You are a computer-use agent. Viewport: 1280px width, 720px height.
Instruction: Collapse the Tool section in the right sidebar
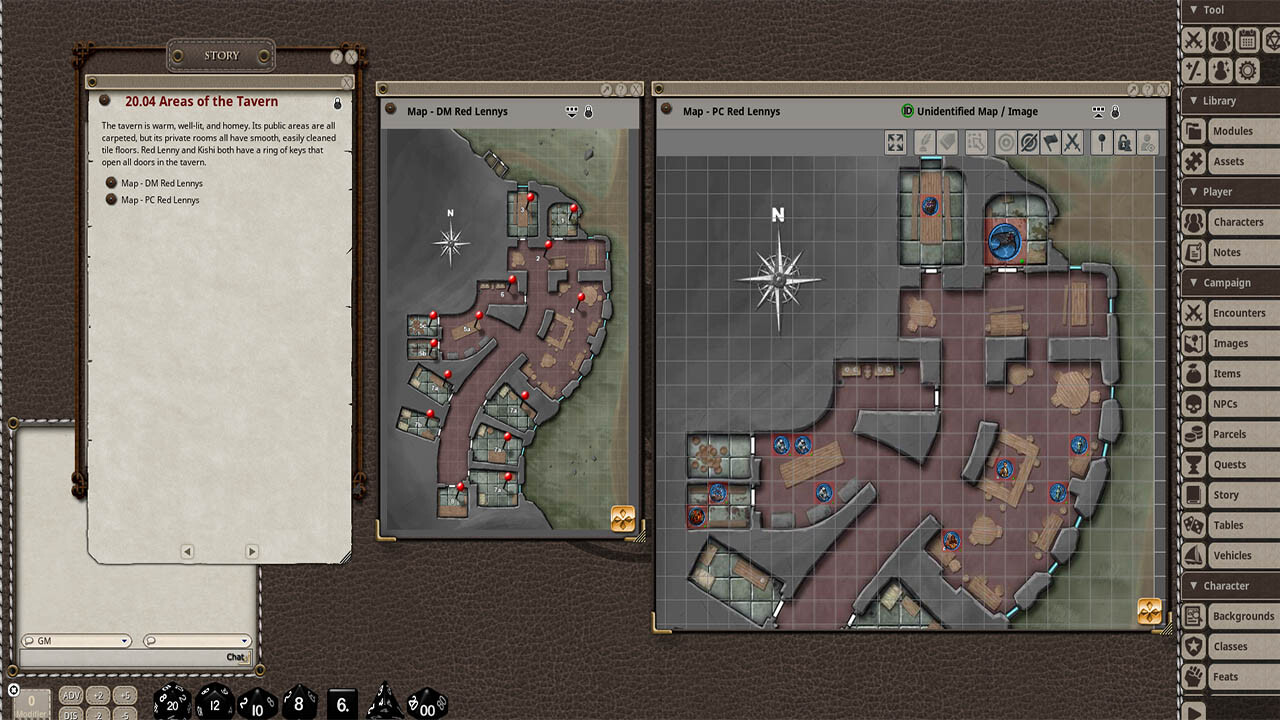coord(1192,9)
